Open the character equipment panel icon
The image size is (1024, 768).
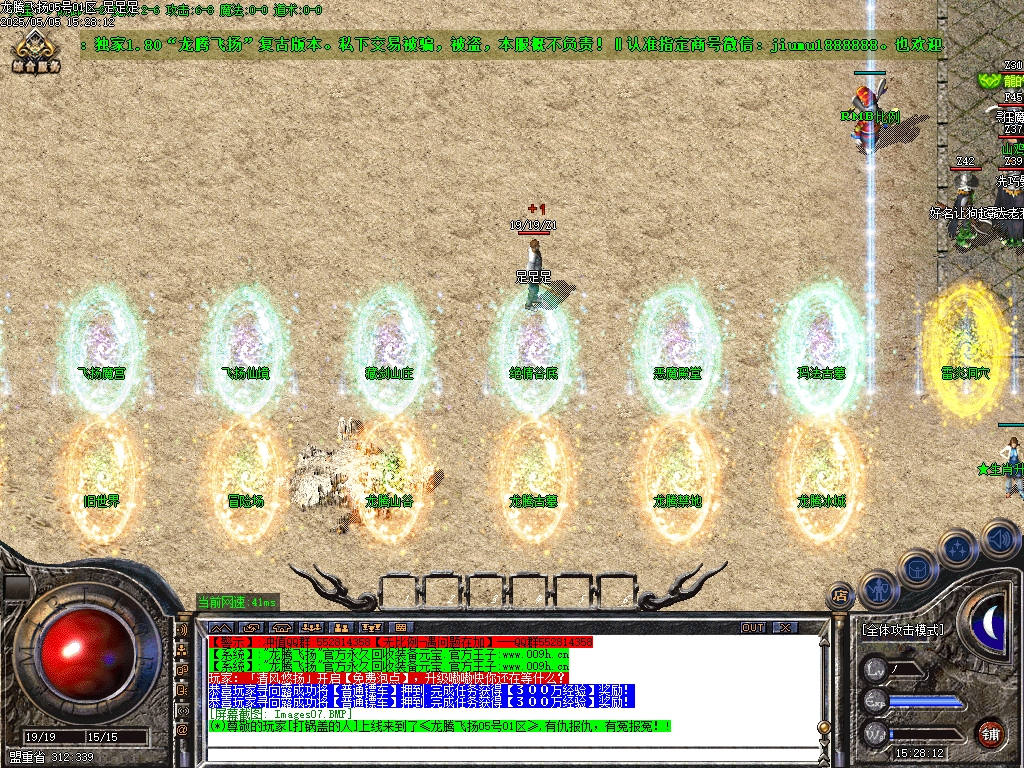click(x=877, y=590)
